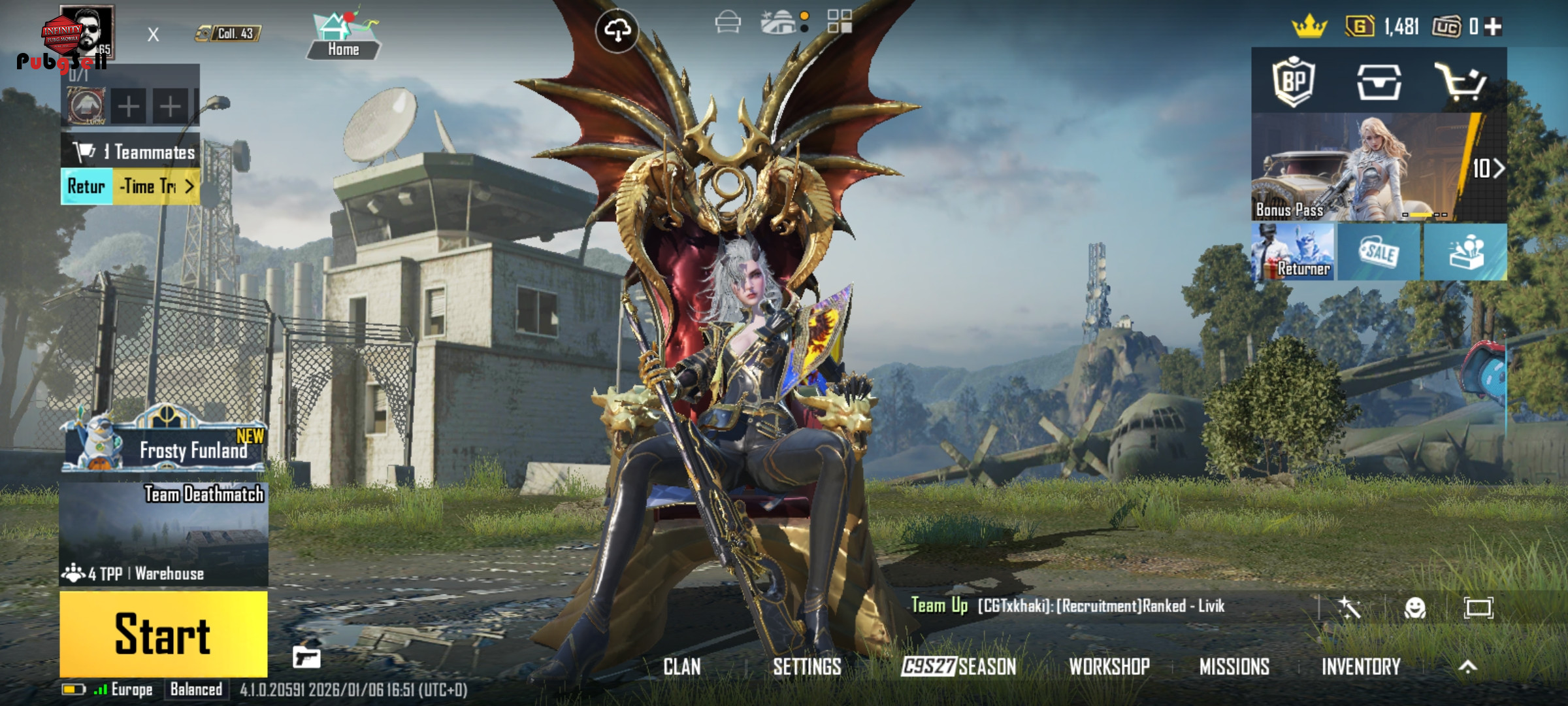Open the SALE offers tile

(x=1379, y=252)
